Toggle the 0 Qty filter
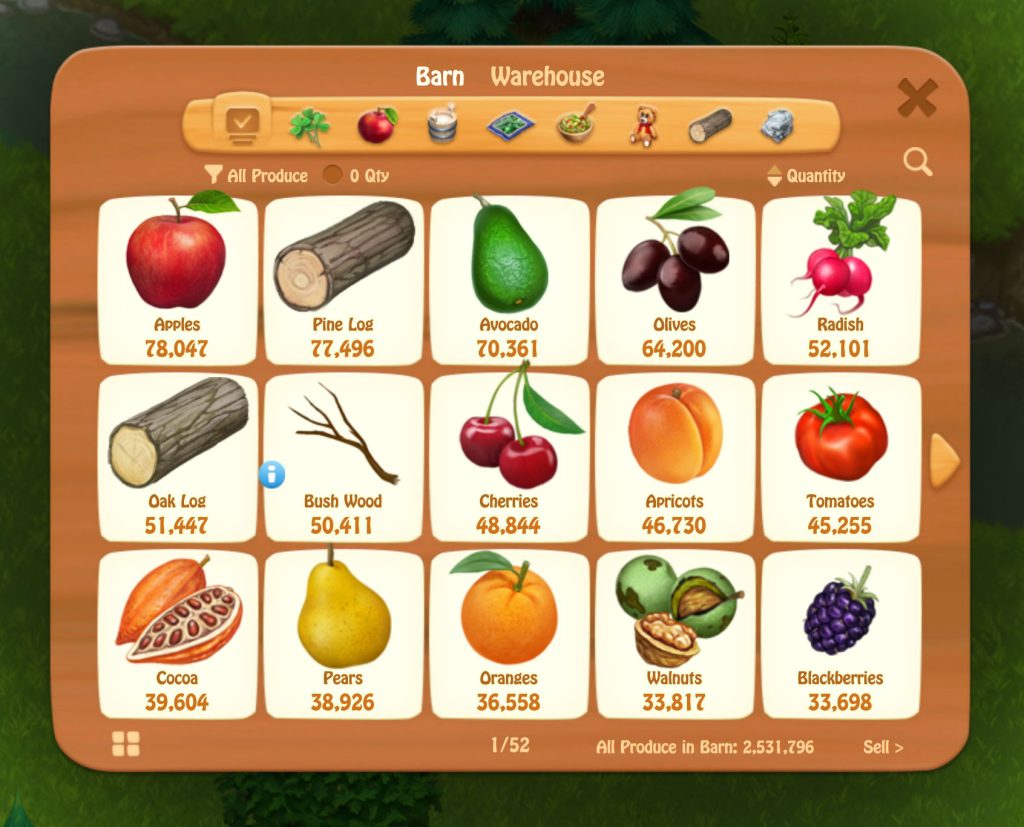 (356, 176)
